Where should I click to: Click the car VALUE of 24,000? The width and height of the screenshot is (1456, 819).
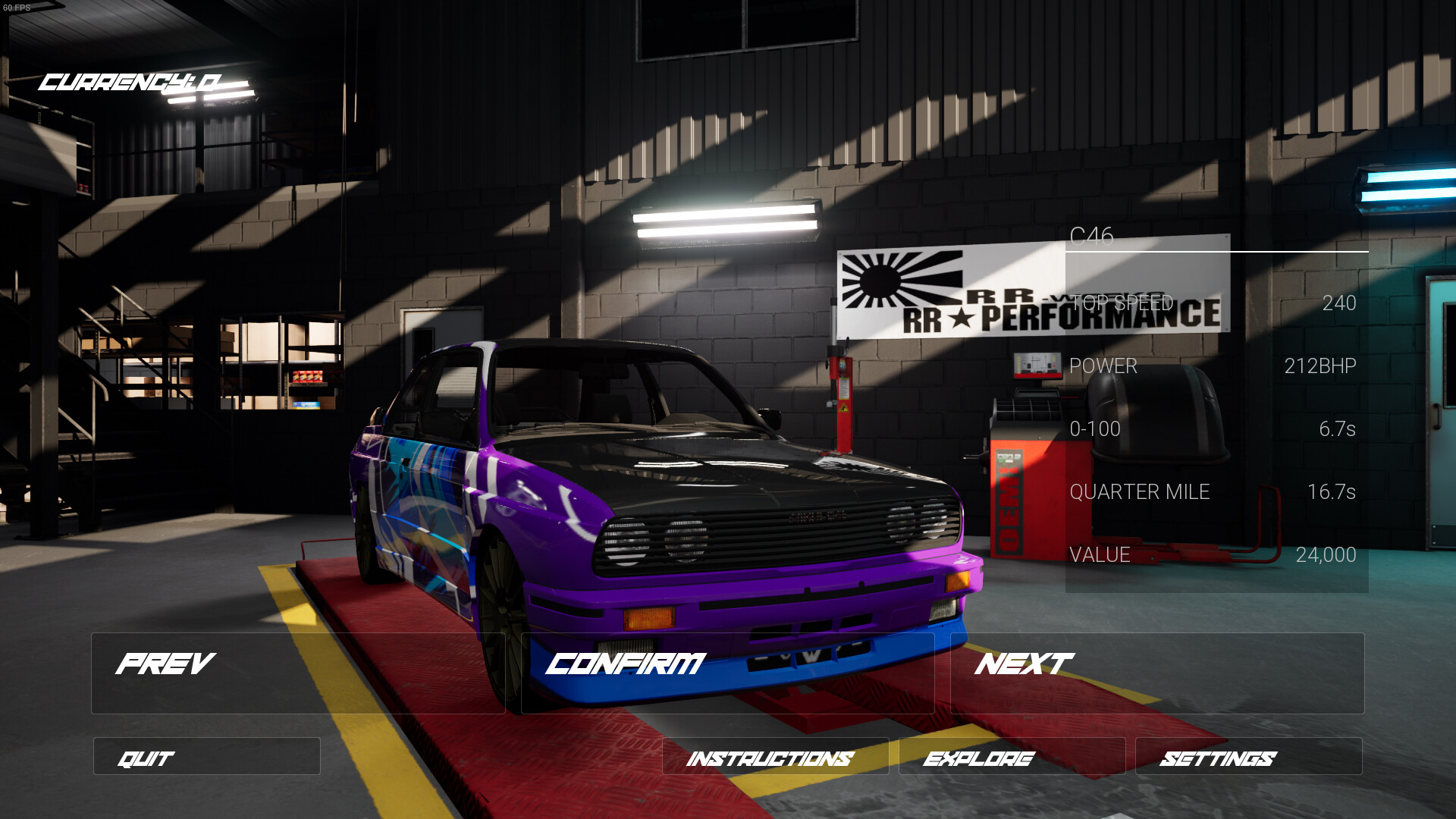(x=1213, y=554)
